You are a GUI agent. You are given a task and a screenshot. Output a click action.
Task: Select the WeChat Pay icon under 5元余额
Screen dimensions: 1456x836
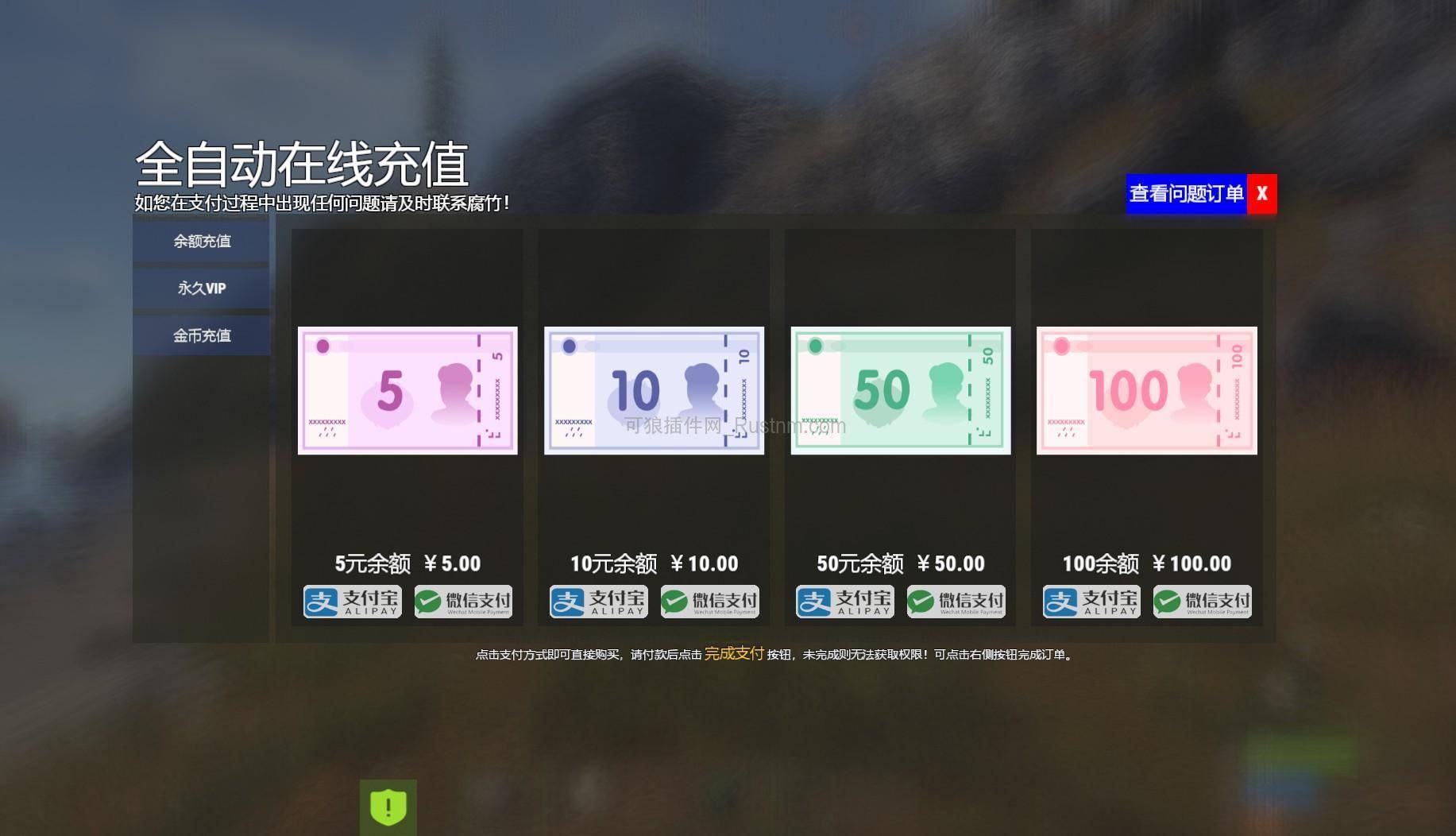(x=462, y=602)
